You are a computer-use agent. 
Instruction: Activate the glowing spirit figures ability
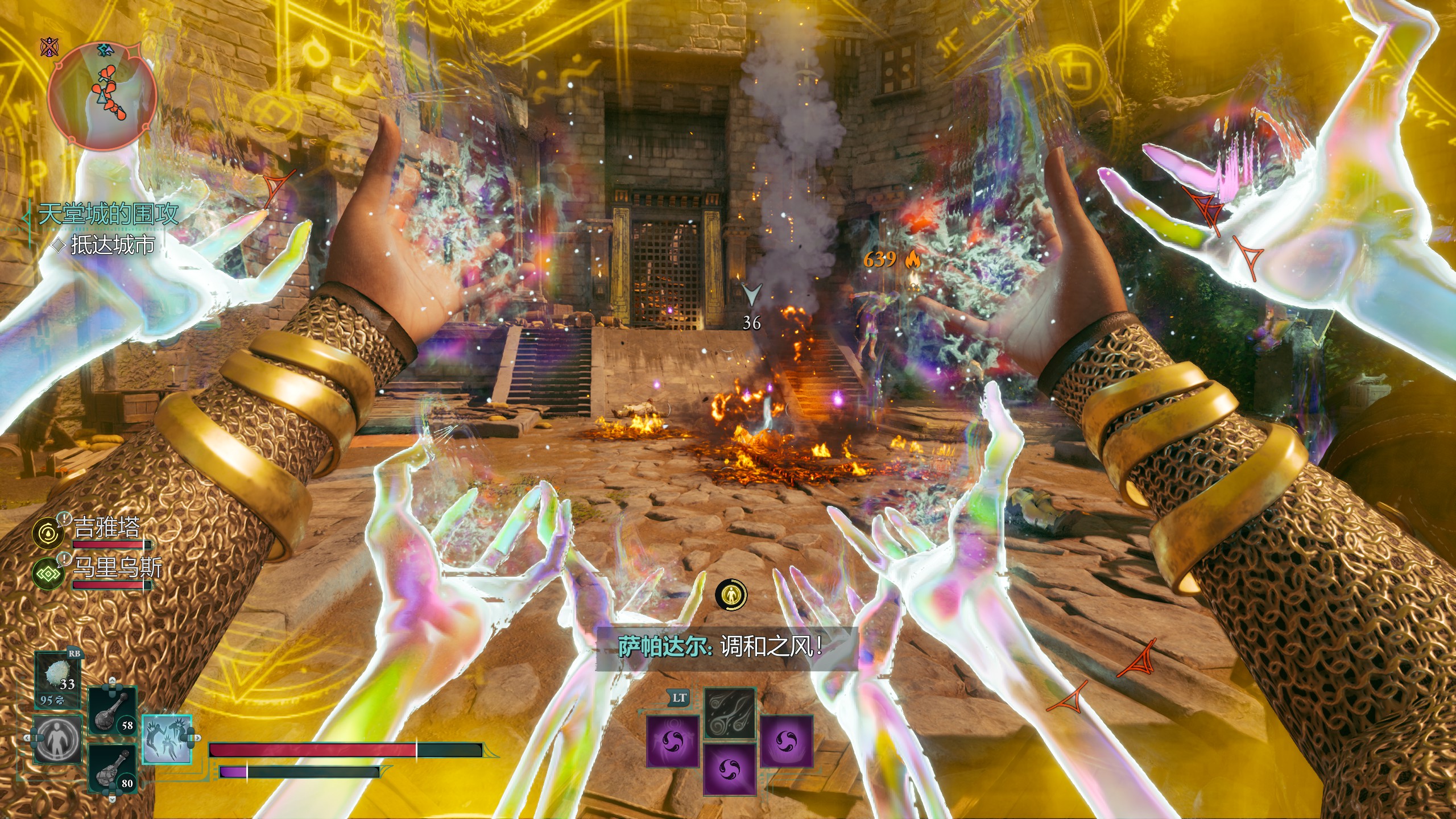[166, 739]
